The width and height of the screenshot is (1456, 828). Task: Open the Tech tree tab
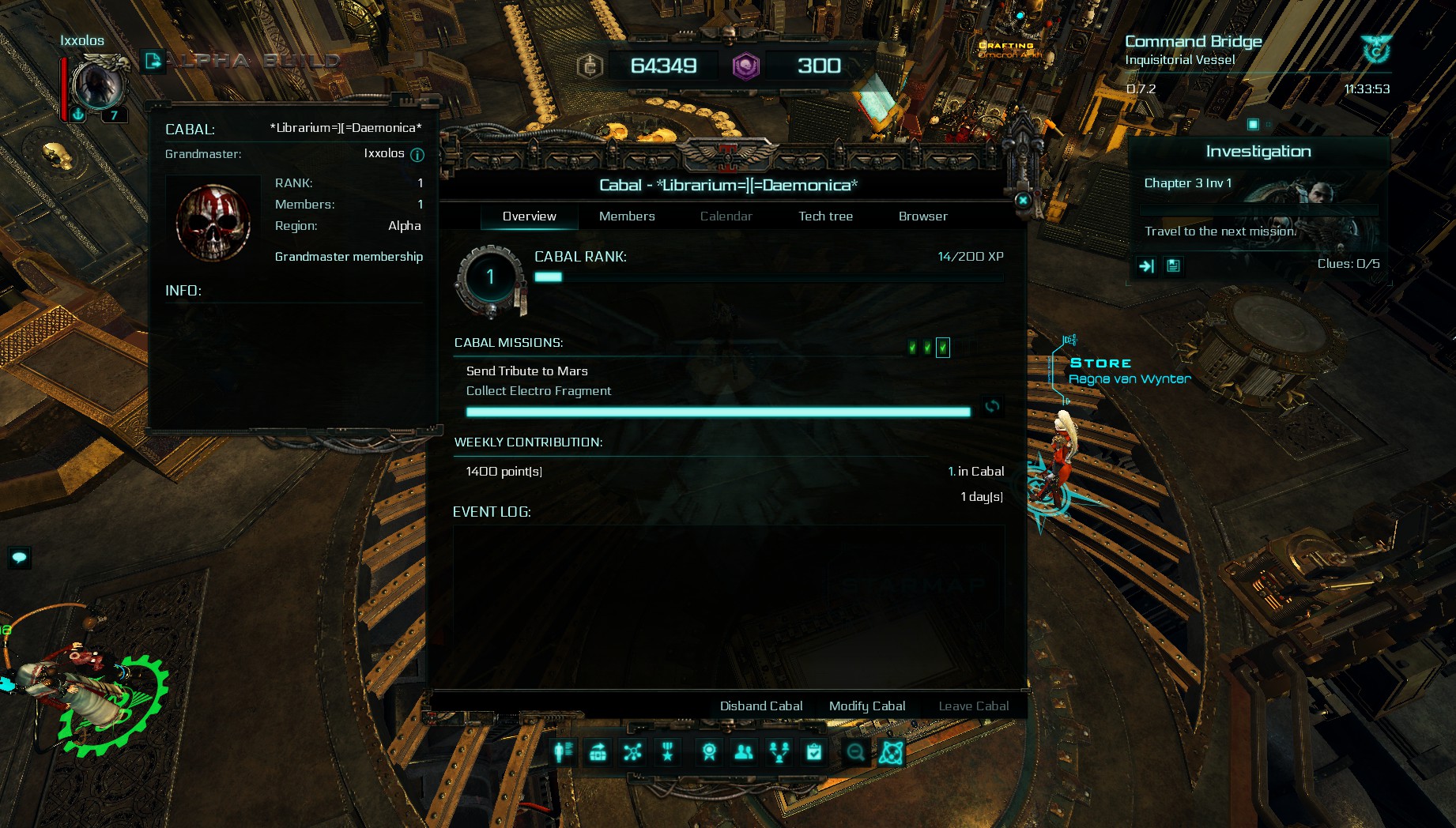tap(825, 216)
